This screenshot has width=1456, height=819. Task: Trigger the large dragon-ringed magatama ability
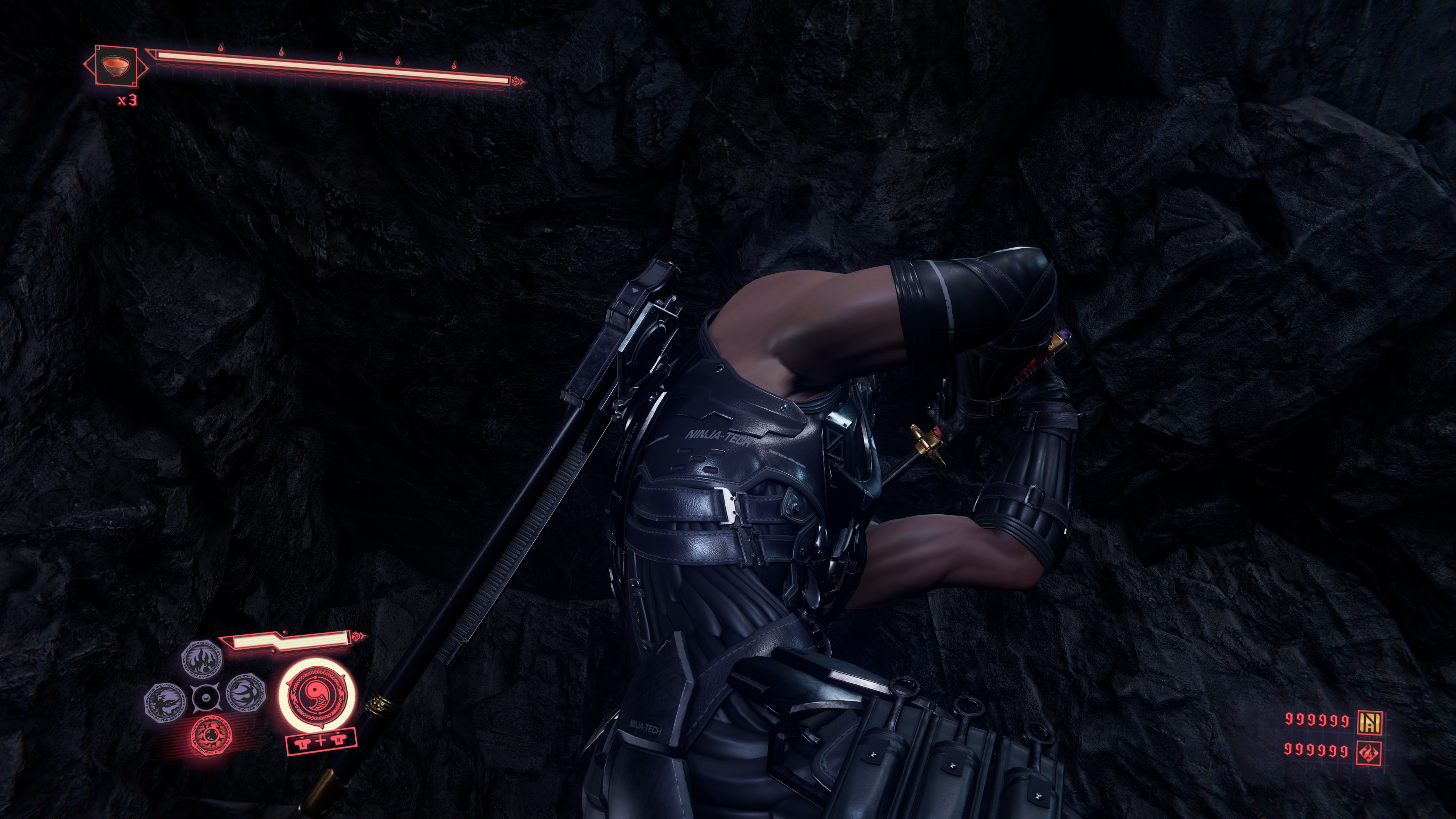(319, 695)
